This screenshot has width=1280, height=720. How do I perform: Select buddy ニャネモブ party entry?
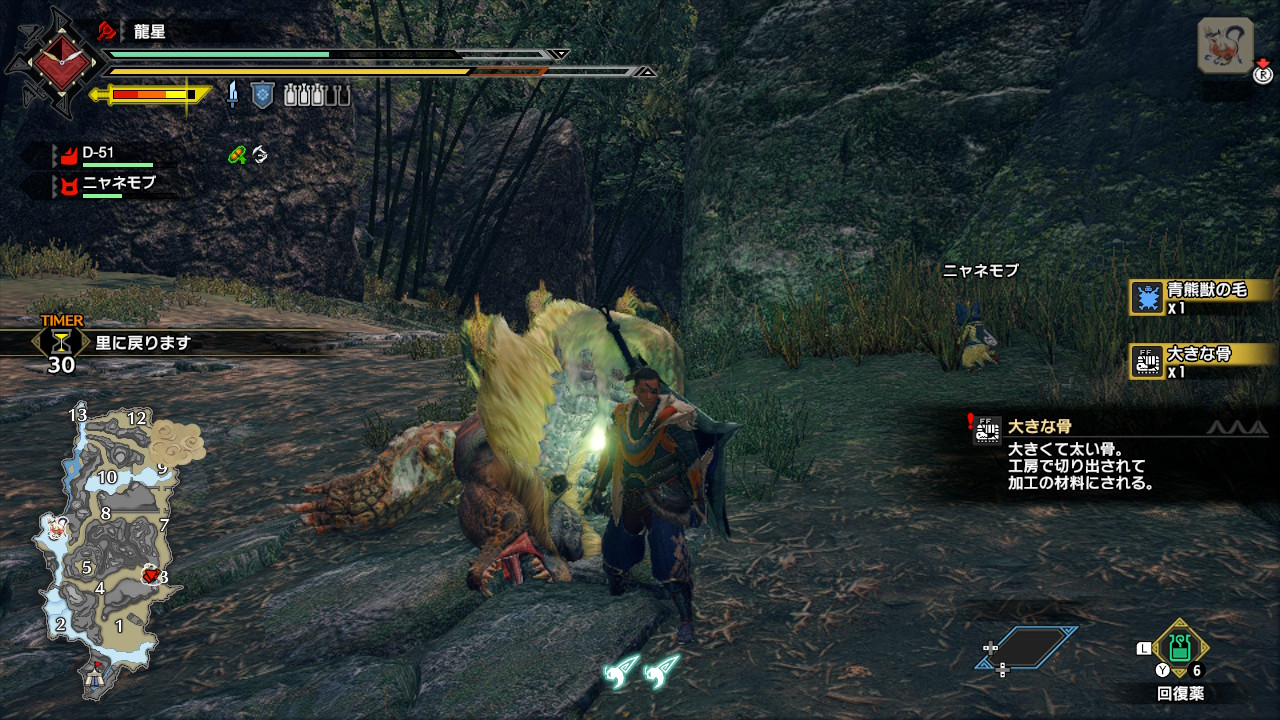click(108, 185)
